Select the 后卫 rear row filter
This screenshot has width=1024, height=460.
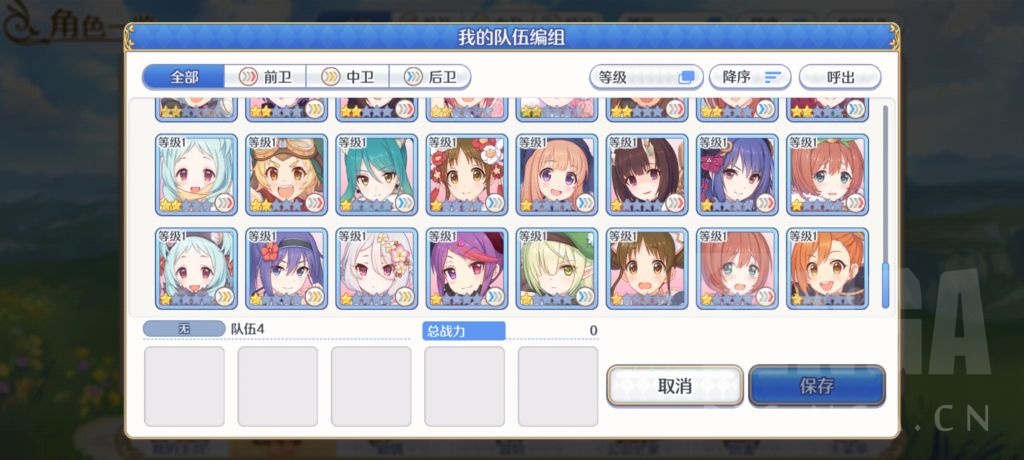429,77
